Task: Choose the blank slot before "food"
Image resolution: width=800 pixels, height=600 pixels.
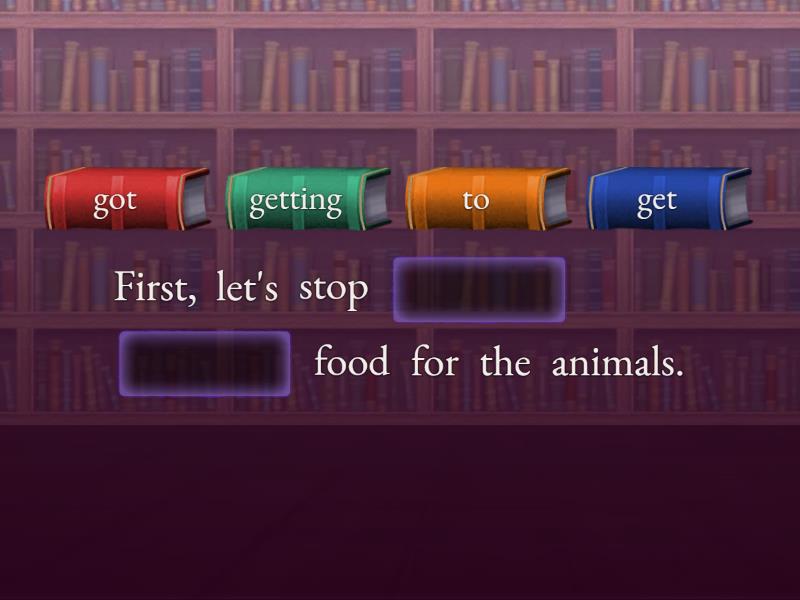Action: 205,363
